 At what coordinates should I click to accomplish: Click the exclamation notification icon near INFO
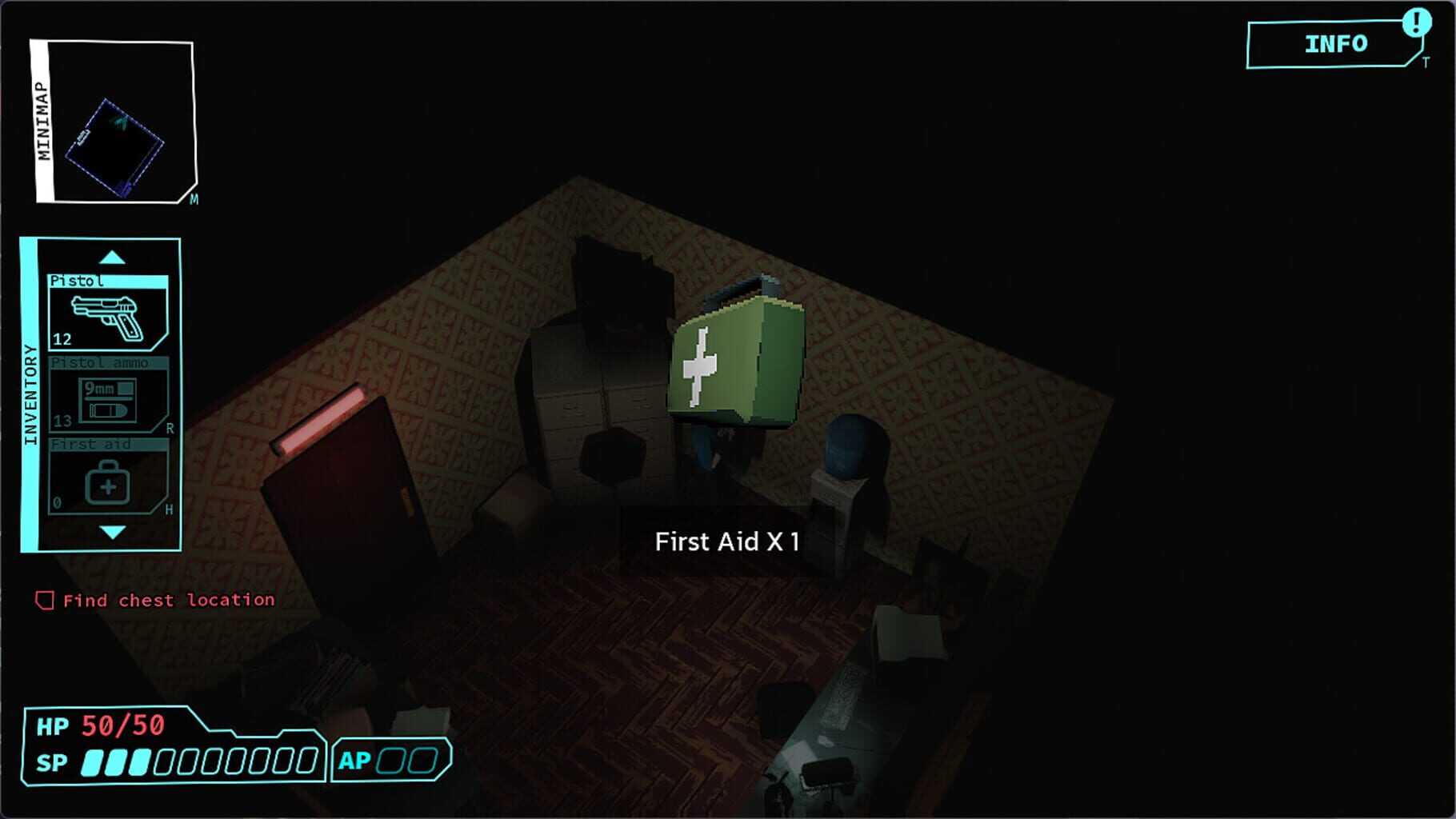click(1416, 24)
